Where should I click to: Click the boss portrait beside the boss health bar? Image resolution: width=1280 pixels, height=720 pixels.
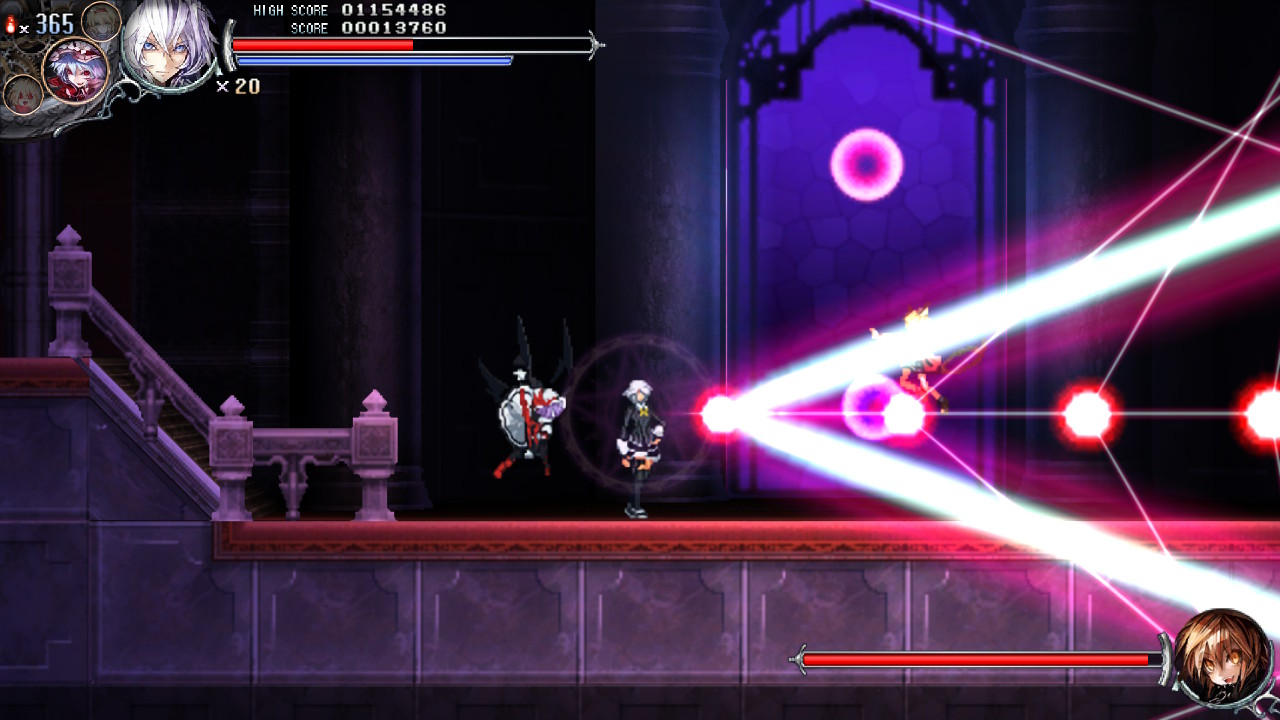pos(1223,658)
